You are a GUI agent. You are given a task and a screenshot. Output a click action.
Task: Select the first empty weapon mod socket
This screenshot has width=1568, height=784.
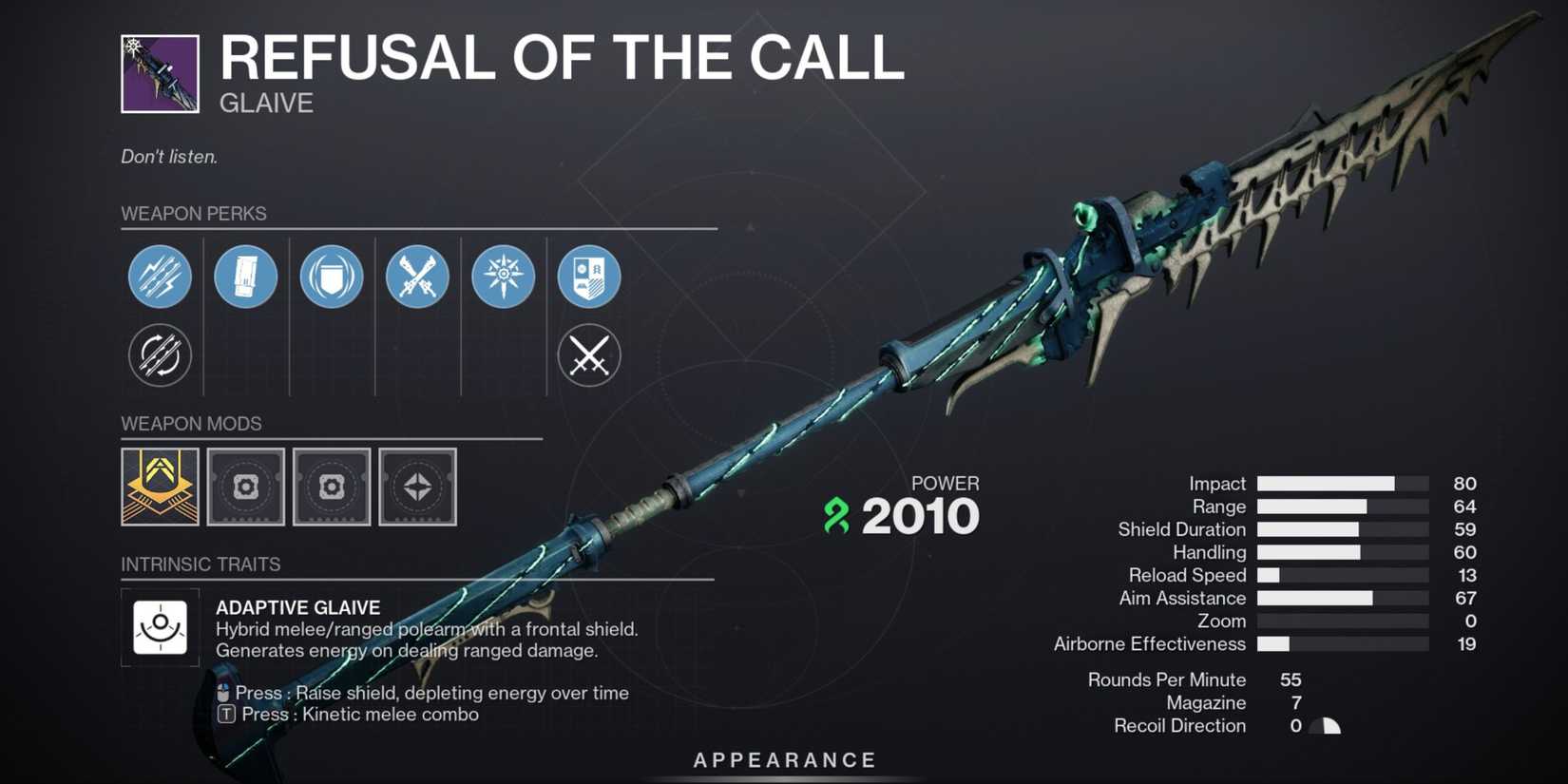245,488
